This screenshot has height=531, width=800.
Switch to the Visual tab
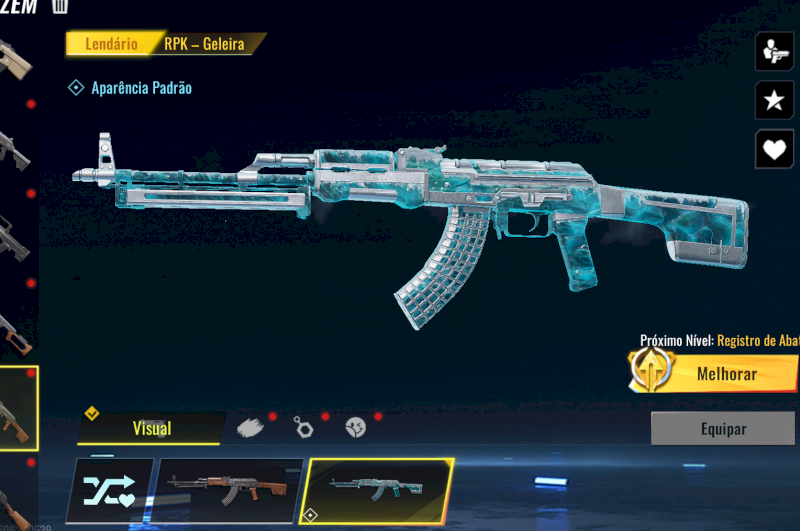point(151,428)
